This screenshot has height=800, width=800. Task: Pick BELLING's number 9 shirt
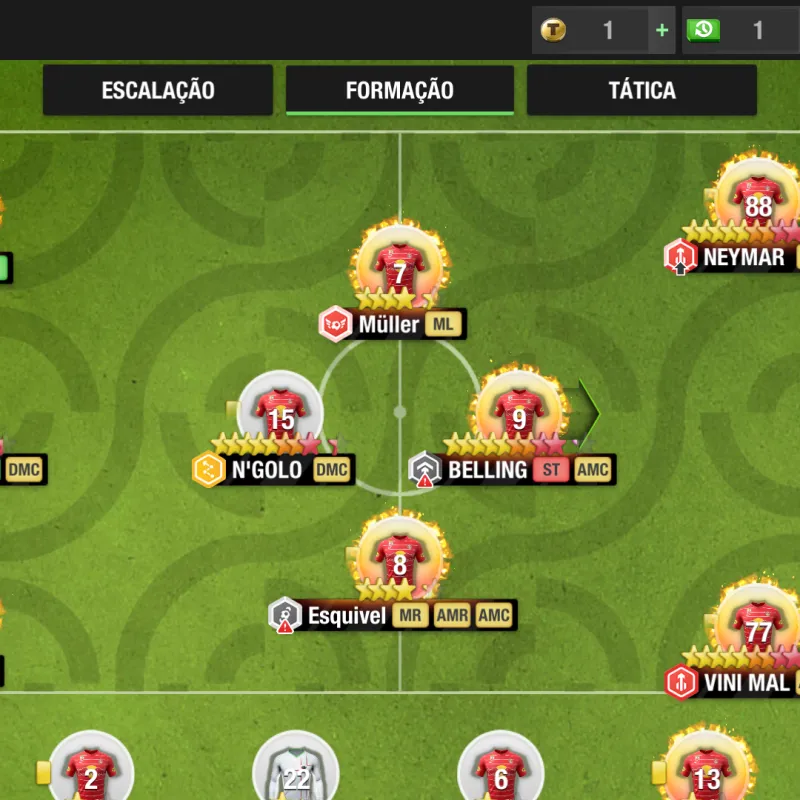[518, 416]
